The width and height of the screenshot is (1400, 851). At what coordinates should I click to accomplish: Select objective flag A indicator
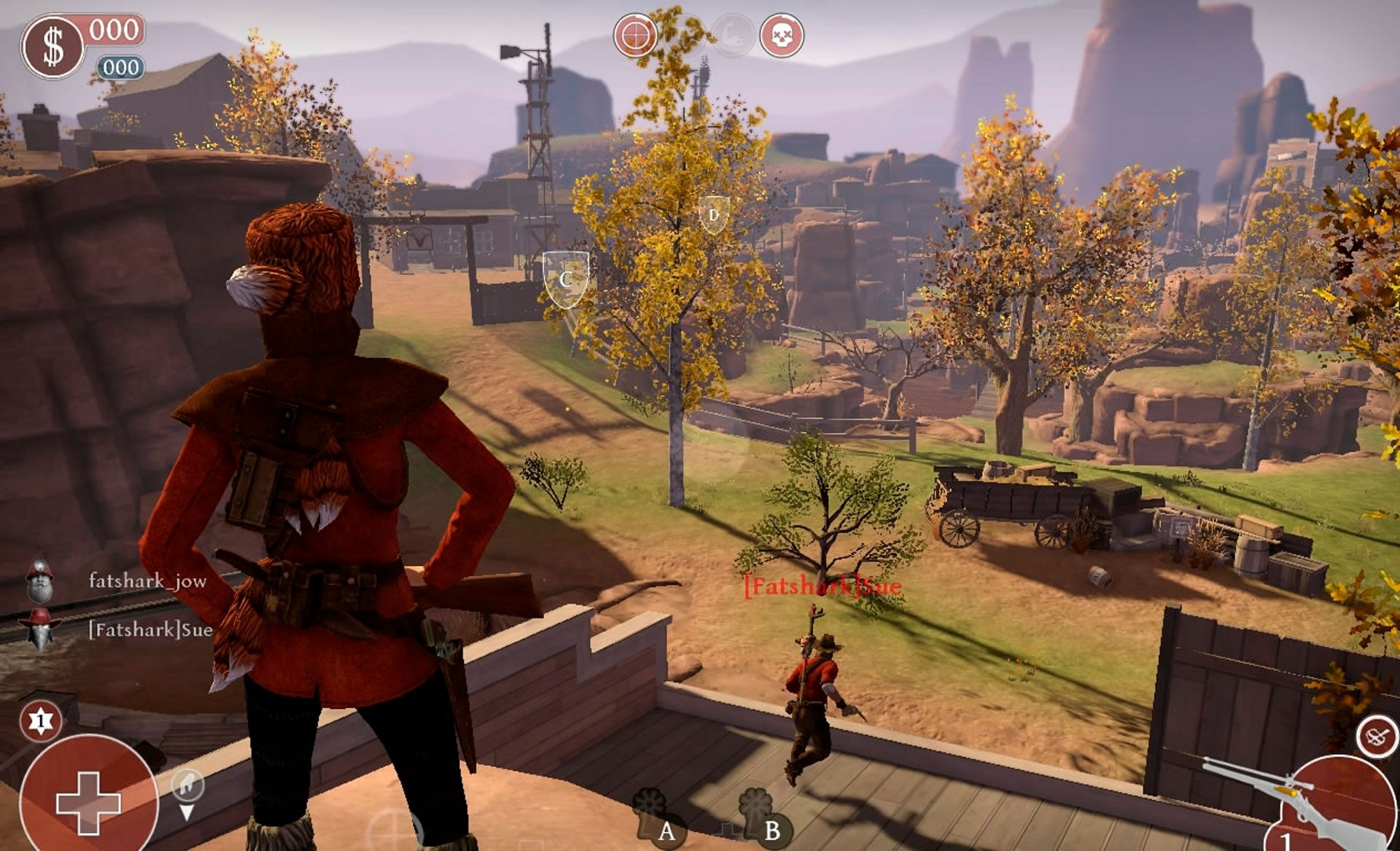click(x=653, y=815)
